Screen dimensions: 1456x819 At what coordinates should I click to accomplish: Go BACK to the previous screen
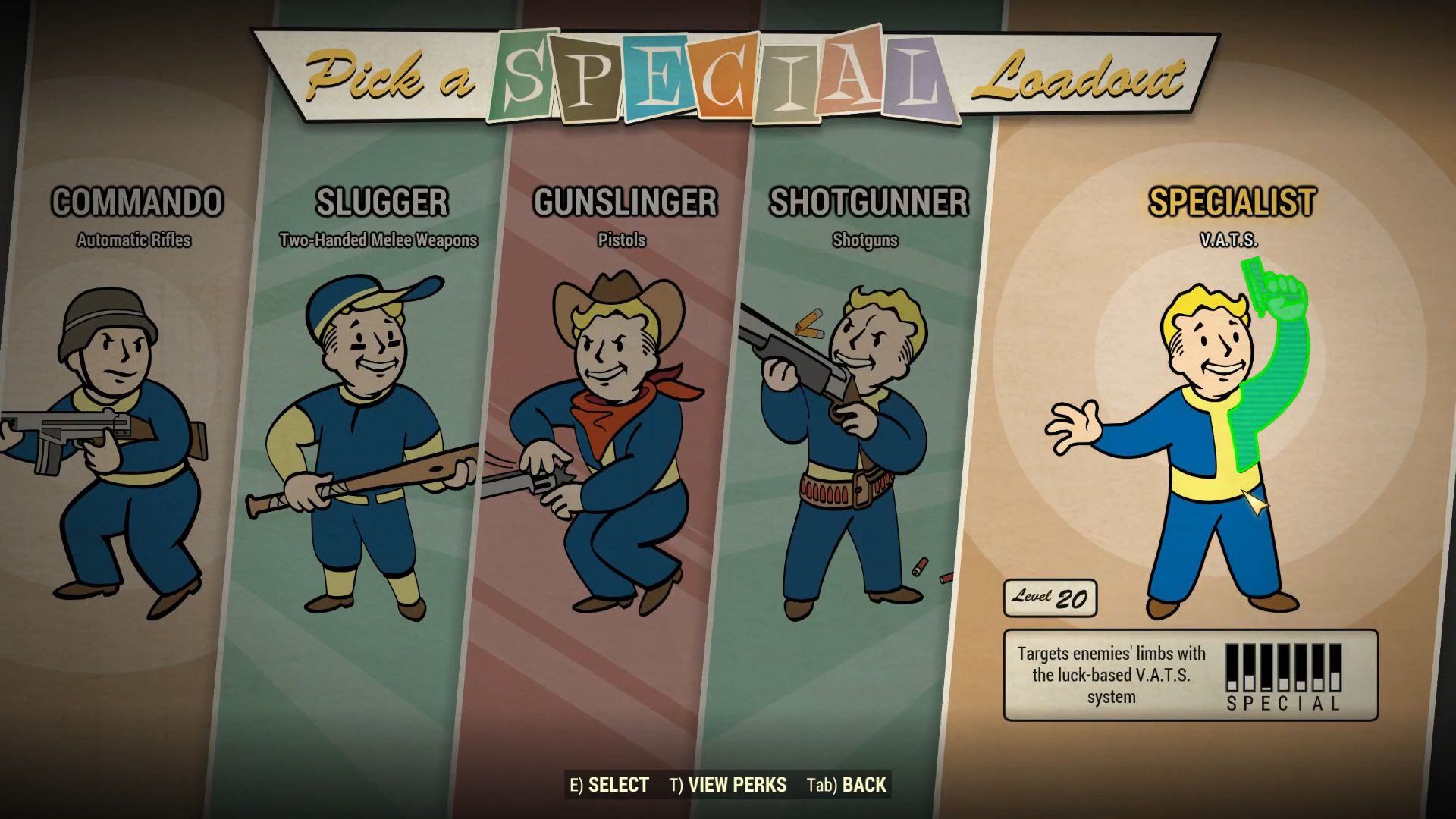coord(846,785)
